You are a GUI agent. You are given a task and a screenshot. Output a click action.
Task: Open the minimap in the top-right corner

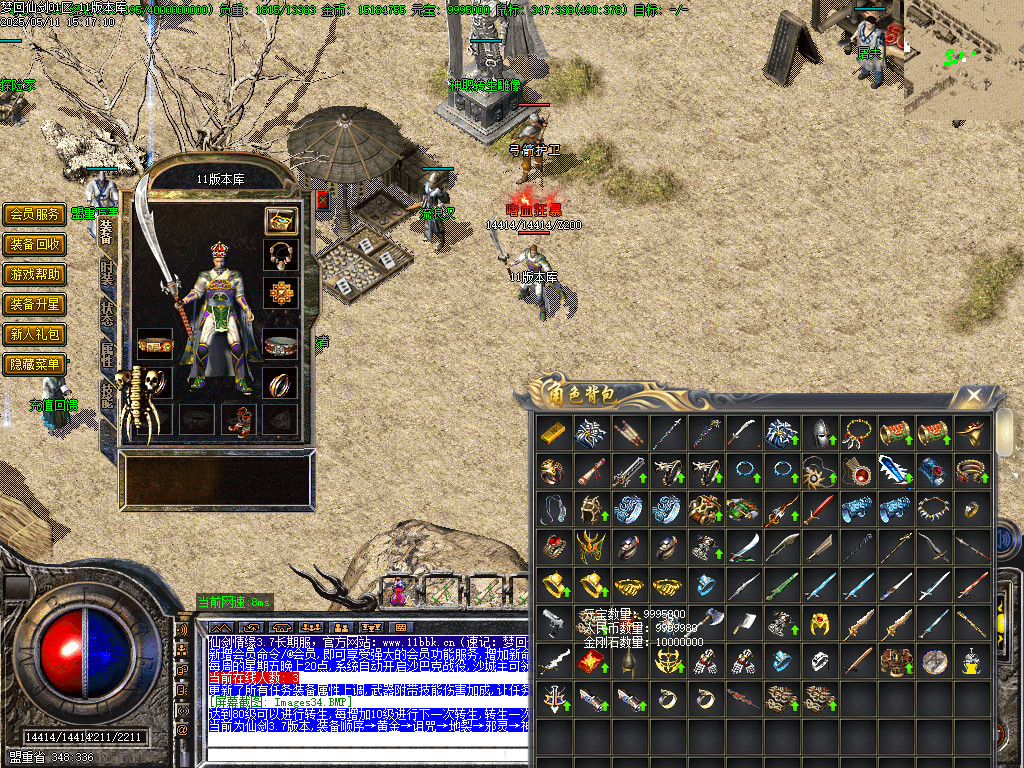coord(964,60)
